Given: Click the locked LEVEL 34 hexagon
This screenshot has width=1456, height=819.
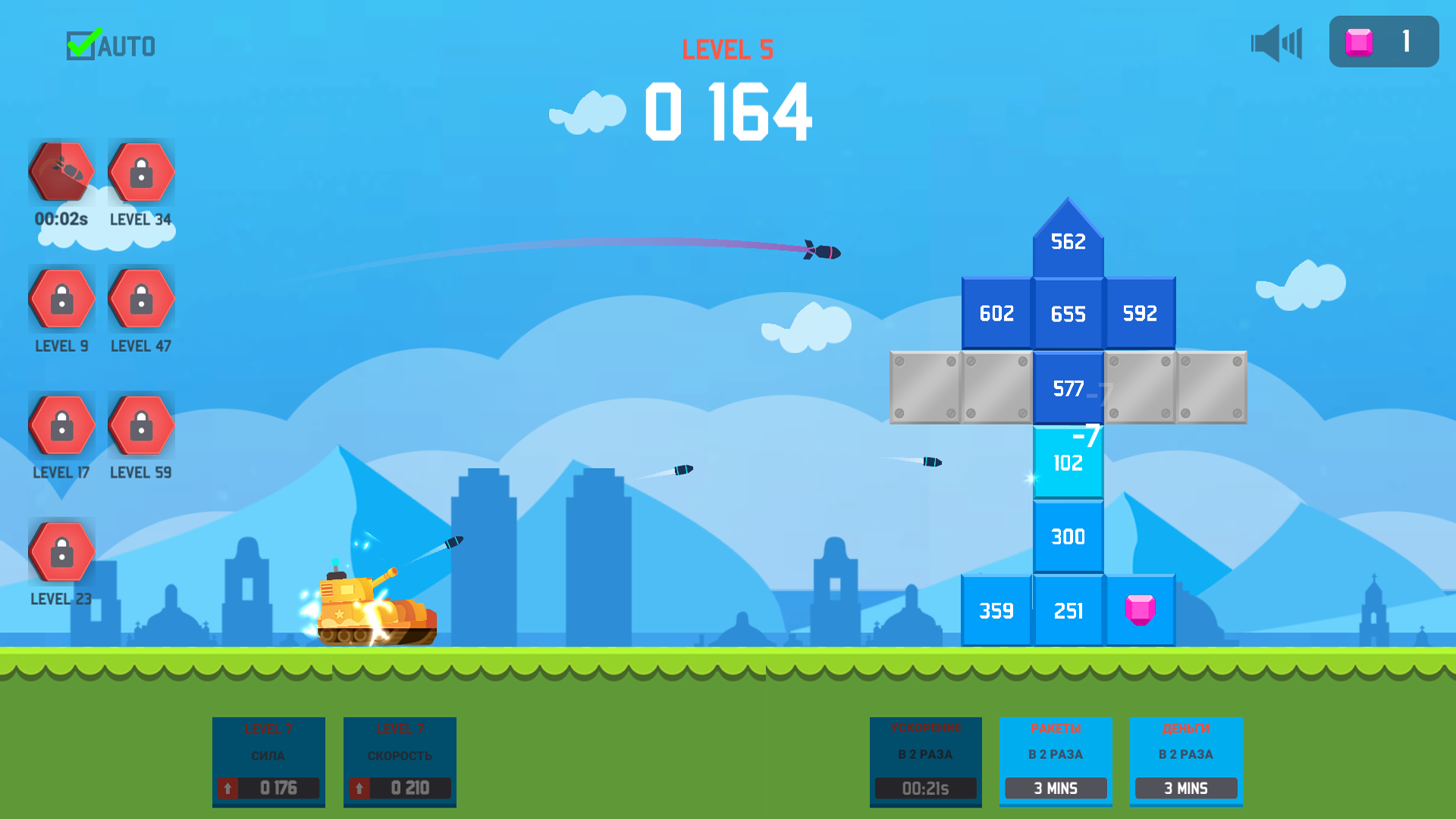Looking at the screenshot, I should (x=140, y=172).
